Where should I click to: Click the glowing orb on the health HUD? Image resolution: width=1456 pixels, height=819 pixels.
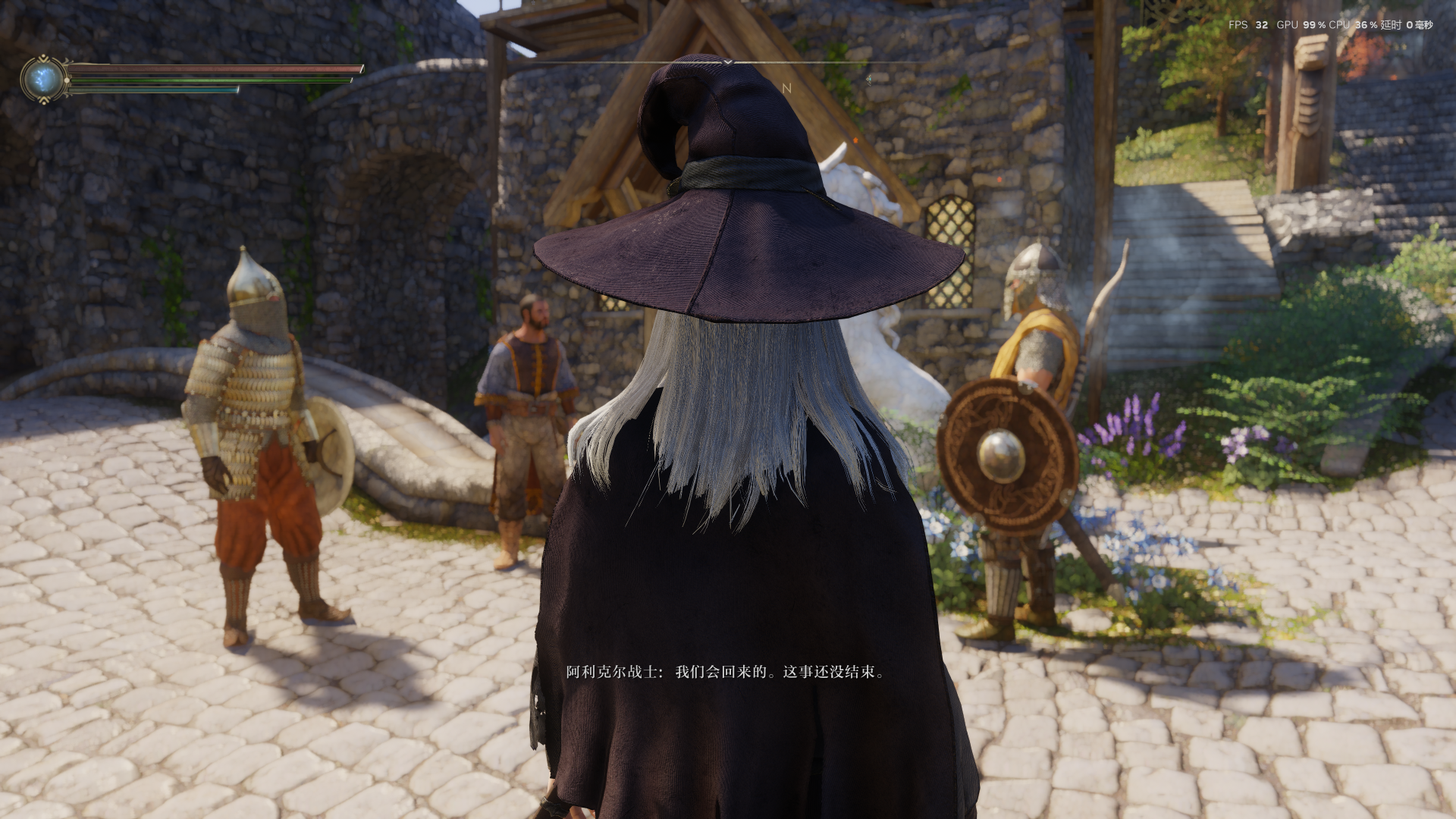[x=42, y=79]
